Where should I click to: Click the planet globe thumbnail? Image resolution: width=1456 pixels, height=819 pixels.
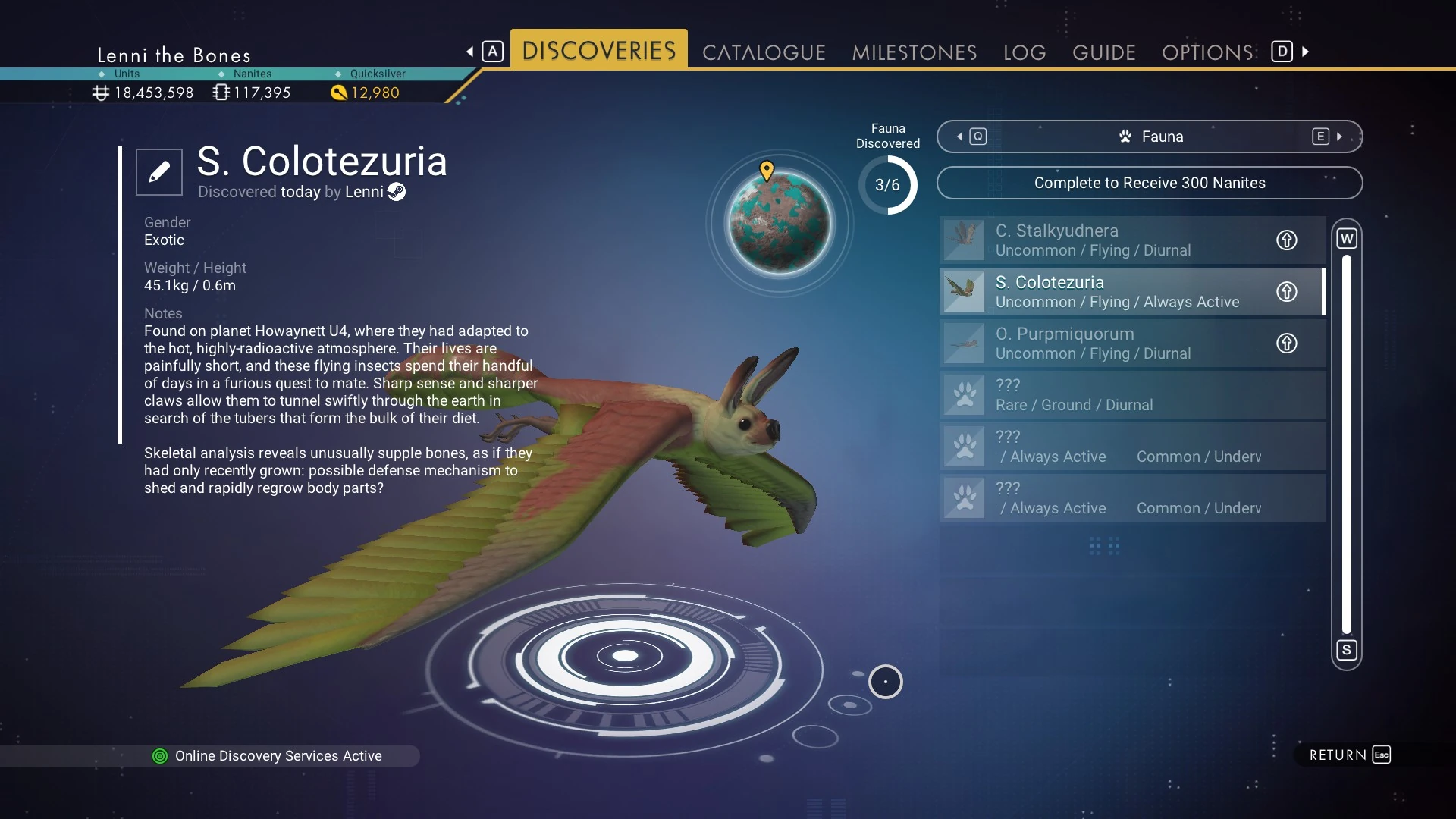coord(780,222)
